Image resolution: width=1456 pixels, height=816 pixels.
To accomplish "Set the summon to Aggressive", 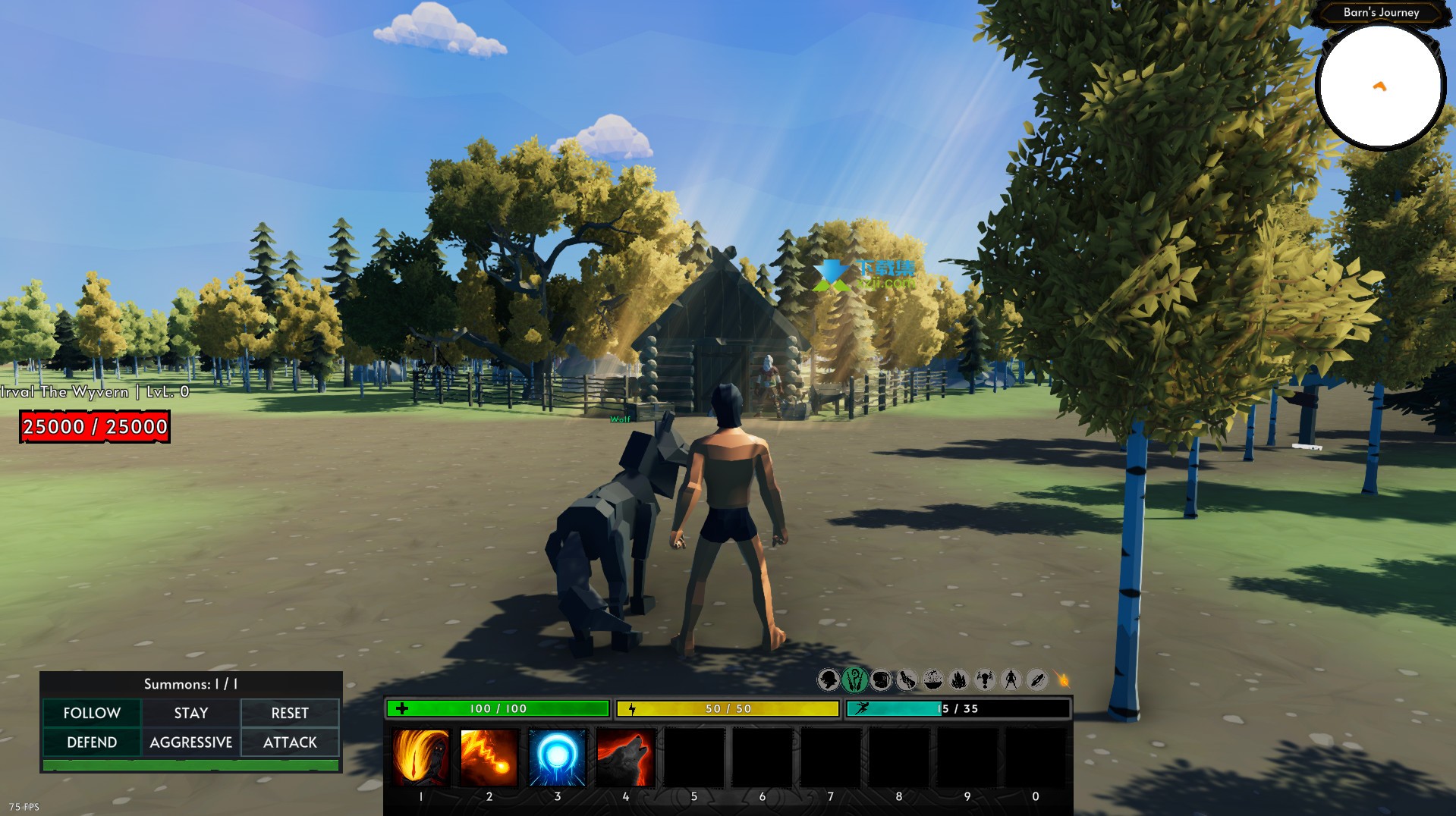I will point(191,742).
